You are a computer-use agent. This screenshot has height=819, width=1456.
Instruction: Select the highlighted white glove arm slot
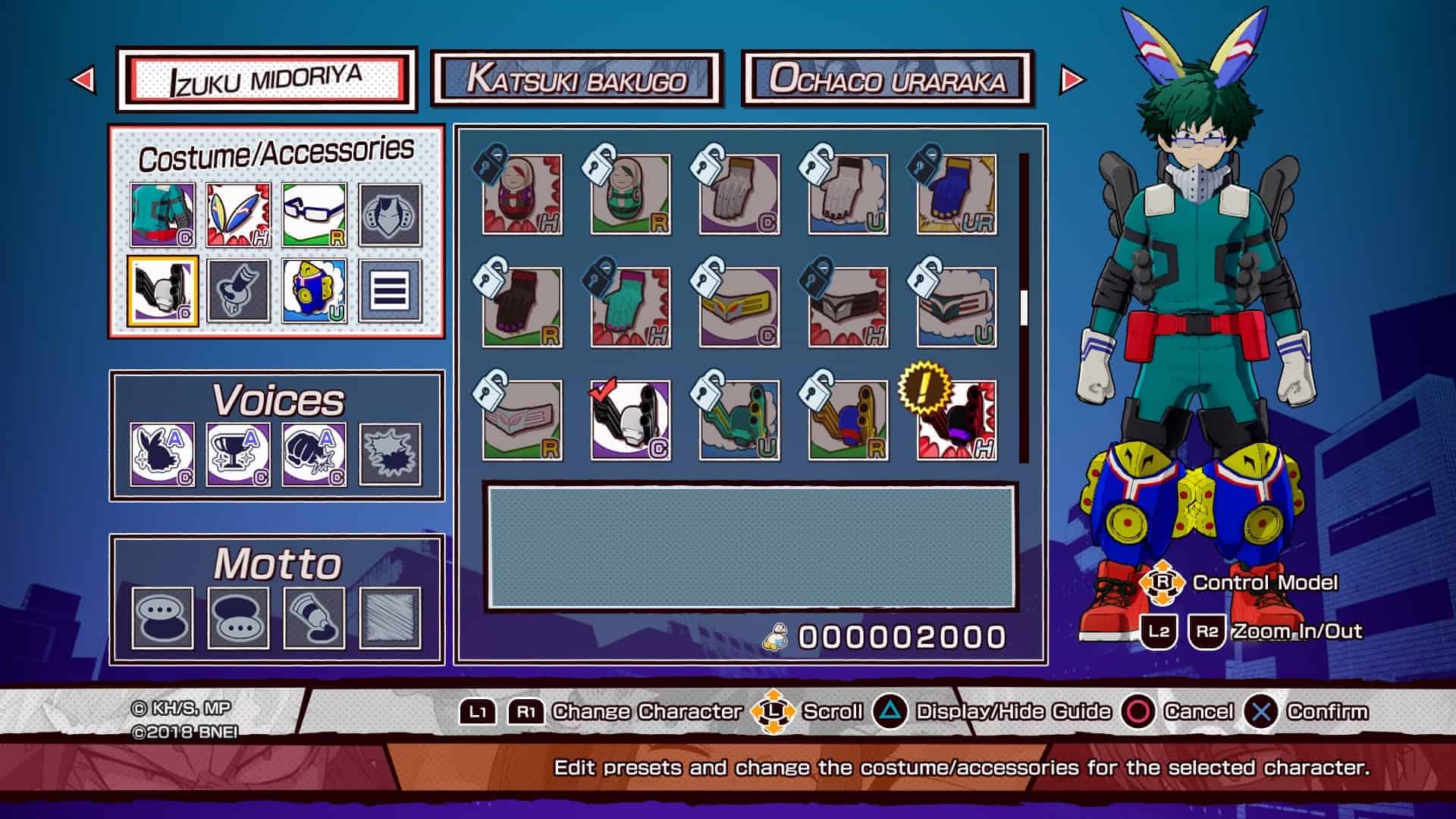(162, 291)
